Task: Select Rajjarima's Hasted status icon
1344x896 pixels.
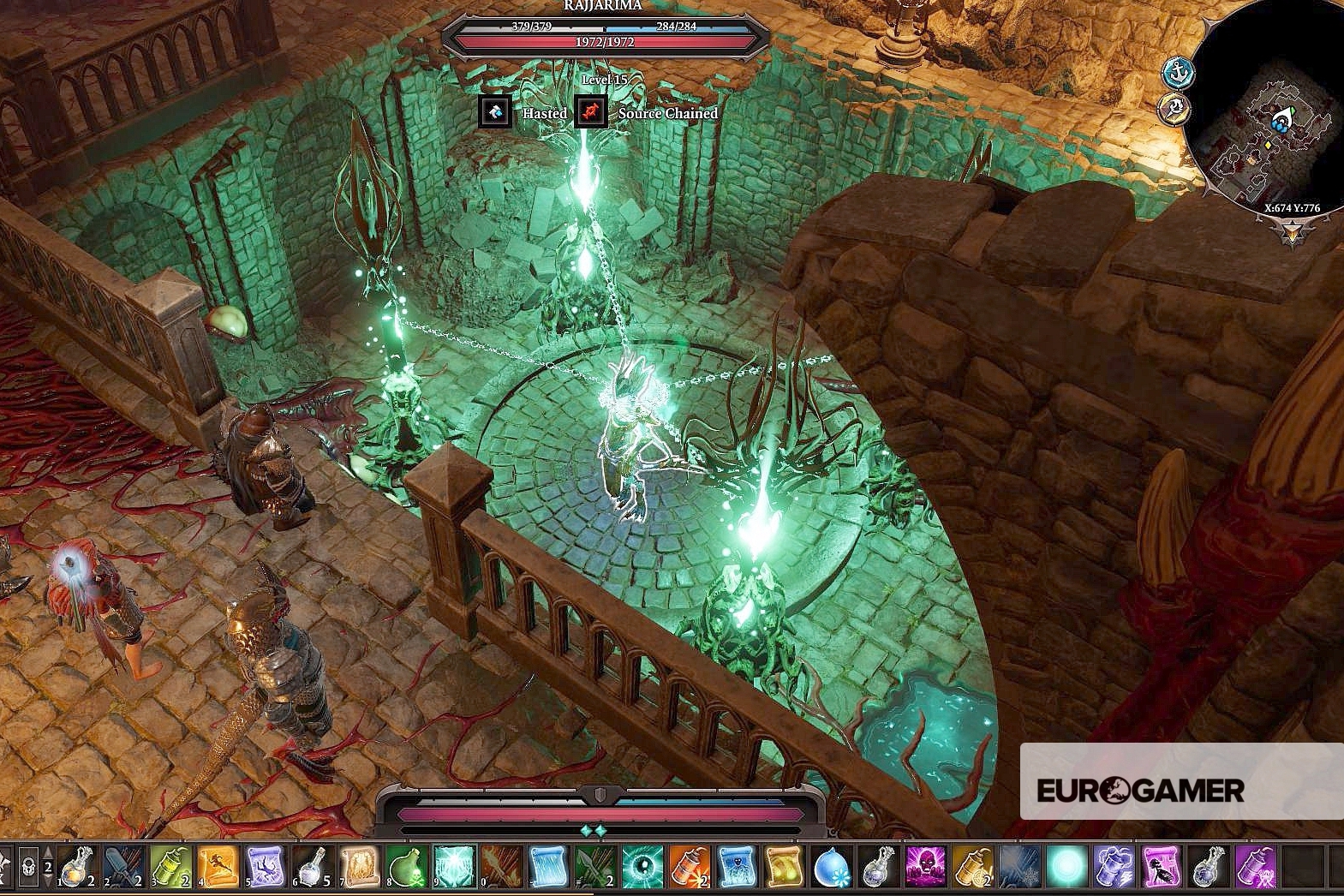Action: (495, 112)
